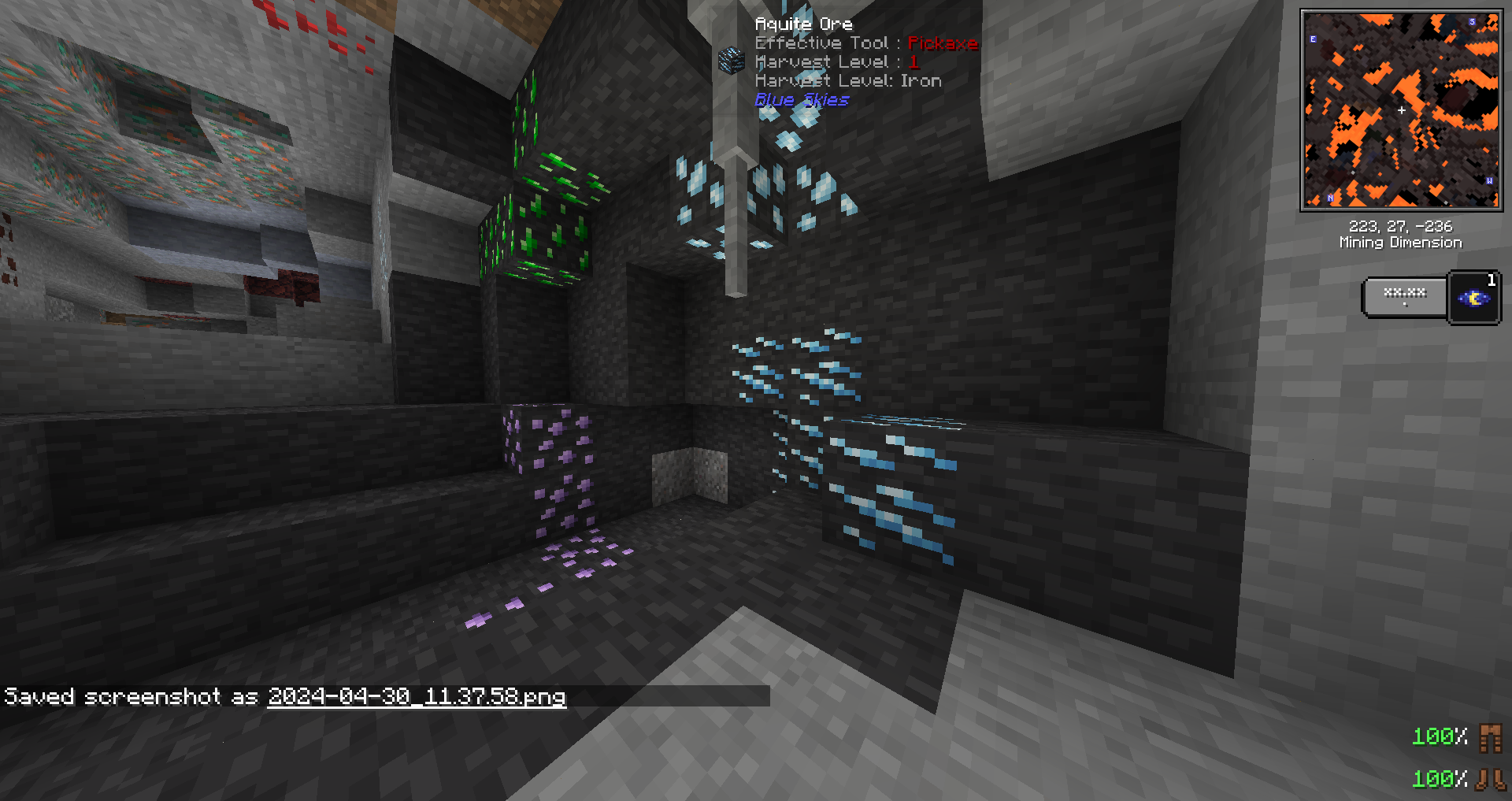Screen dimensions: 1512x801
Task: Click the coordinates text 223, 27, -236
Action: [1401, 227]
